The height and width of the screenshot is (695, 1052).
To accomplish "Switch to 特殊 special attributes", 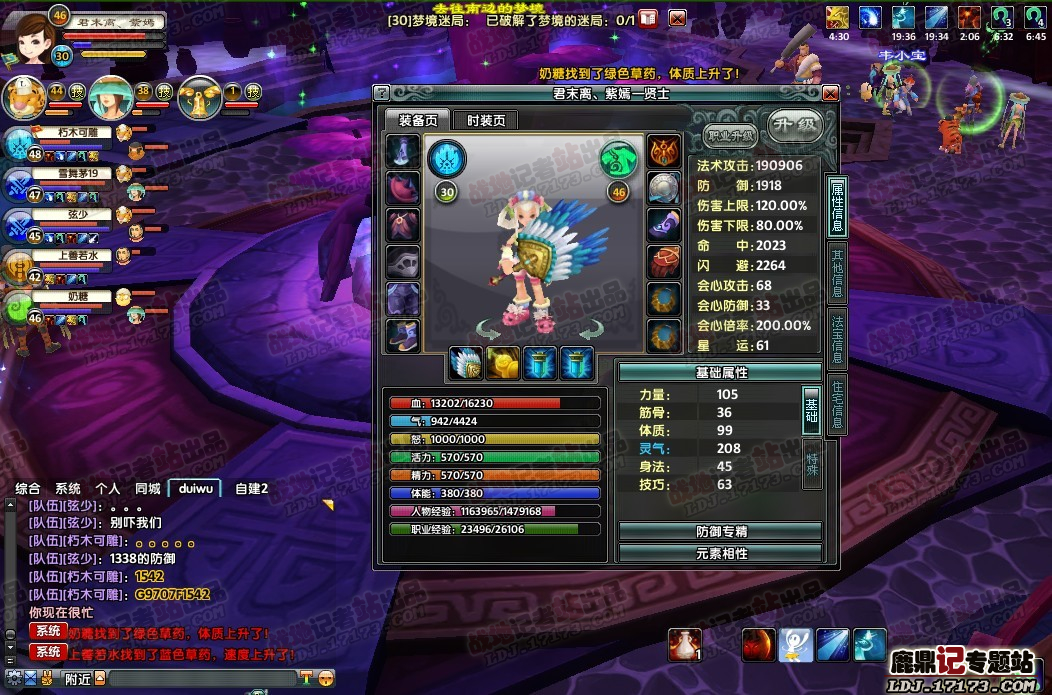I will click(812, 463).
